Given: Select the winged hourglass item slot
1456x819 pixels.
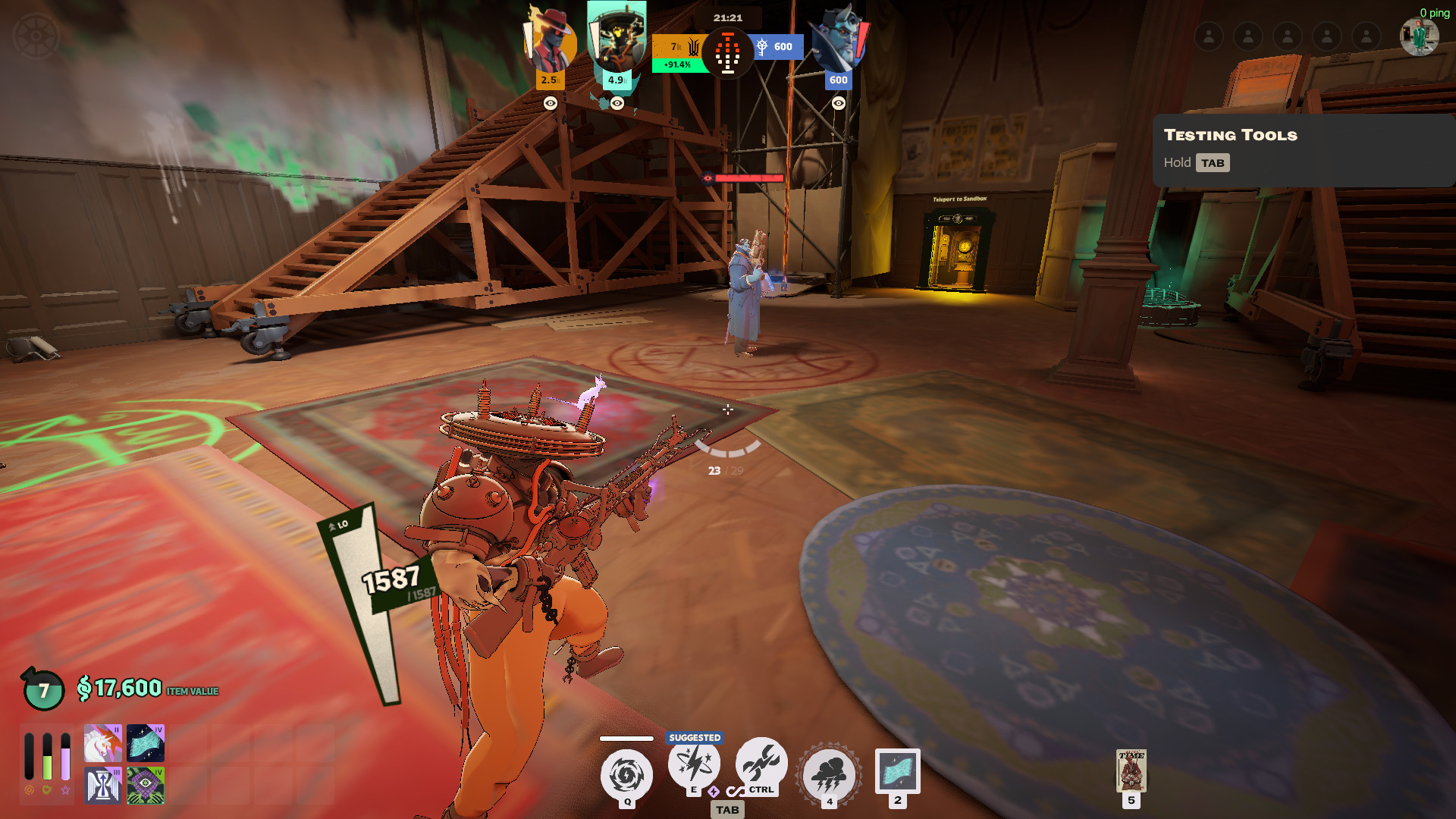Looking at the screenshot, I should click(x=102, y=786).
